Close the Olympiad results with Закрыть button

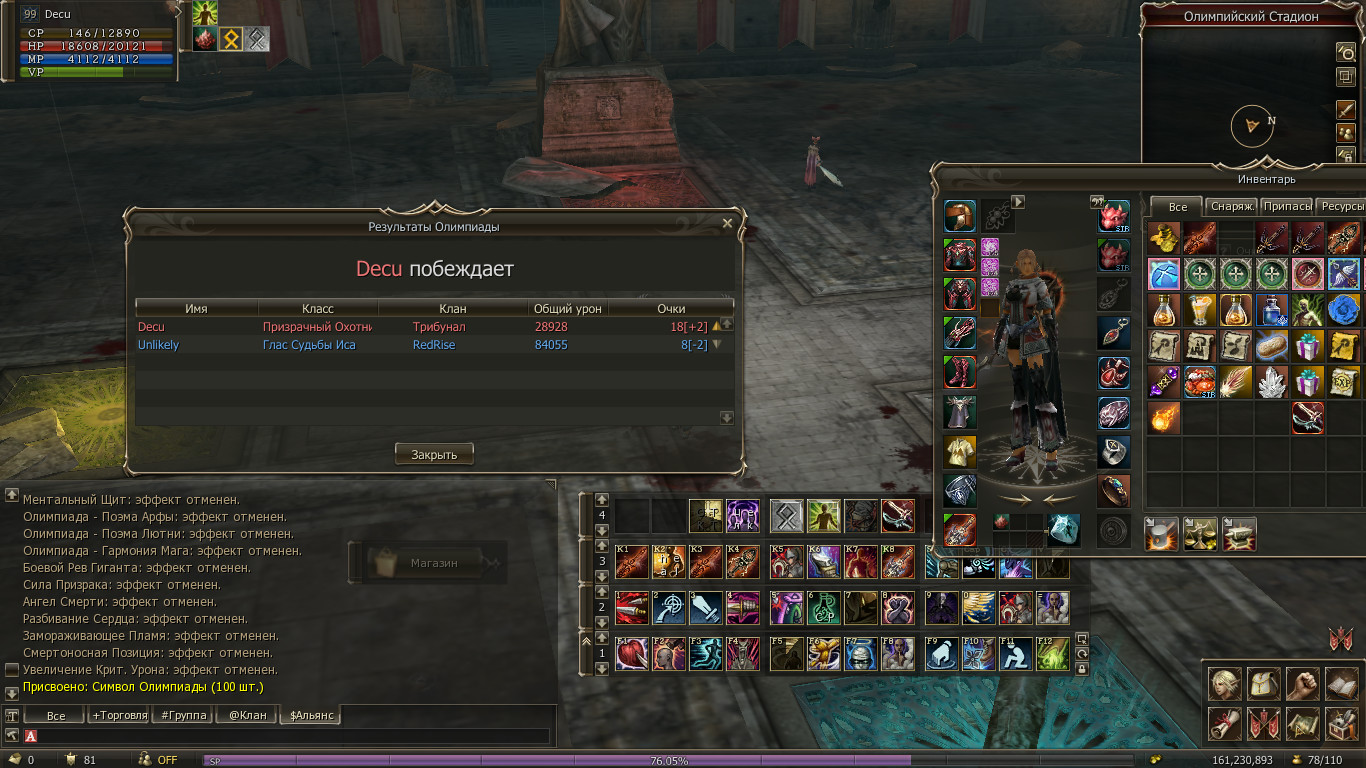pos(434,454)
